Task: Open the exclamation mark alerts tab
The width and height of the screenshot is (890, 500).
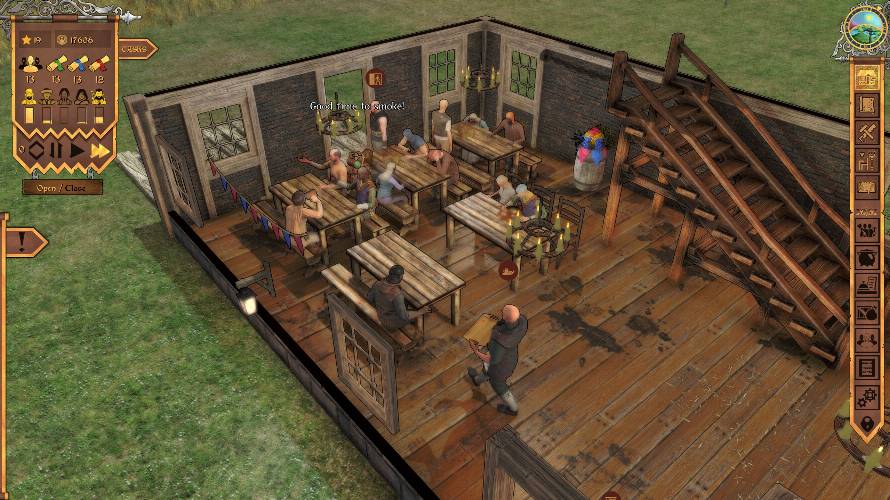Action: 22,241
